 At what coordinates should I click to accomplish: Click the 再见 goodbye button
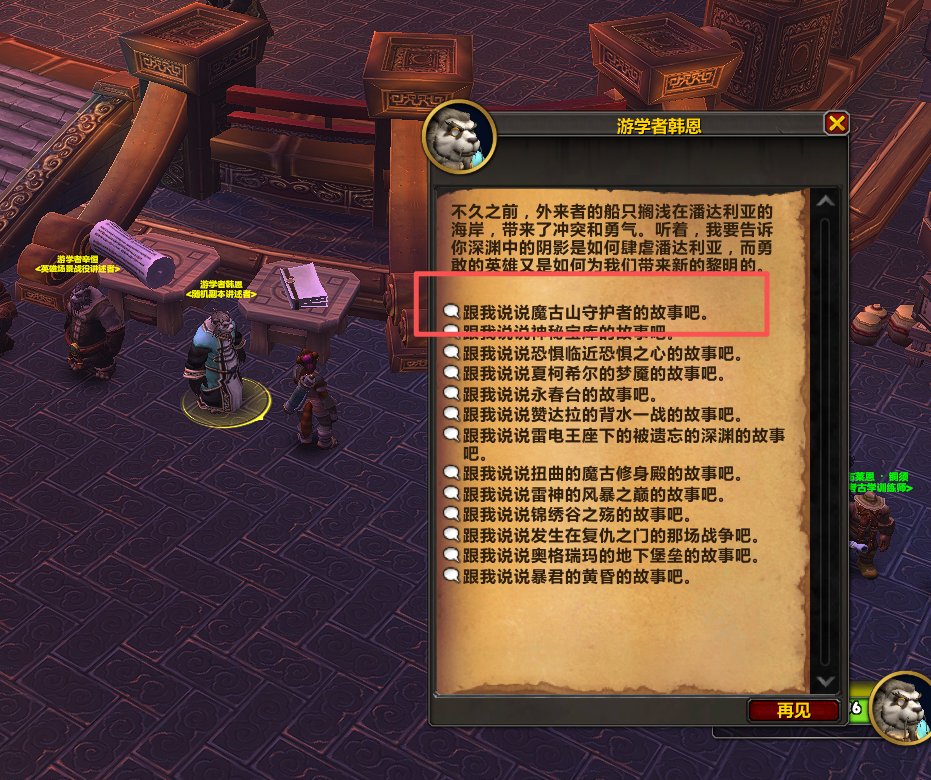[x=793, y=710]
